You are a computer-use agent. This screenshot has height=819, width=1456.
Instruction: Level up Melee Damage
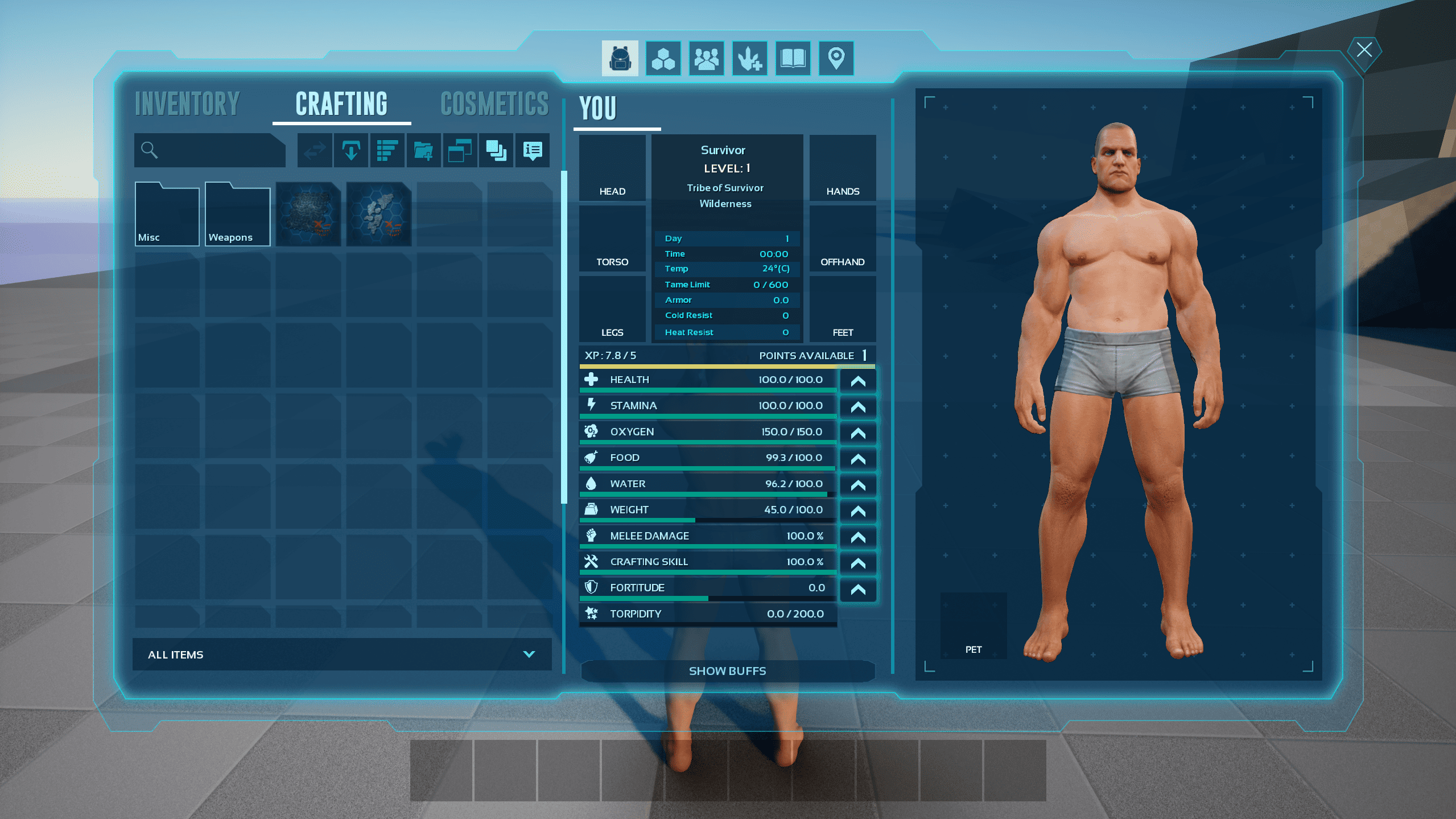[857, 537]
